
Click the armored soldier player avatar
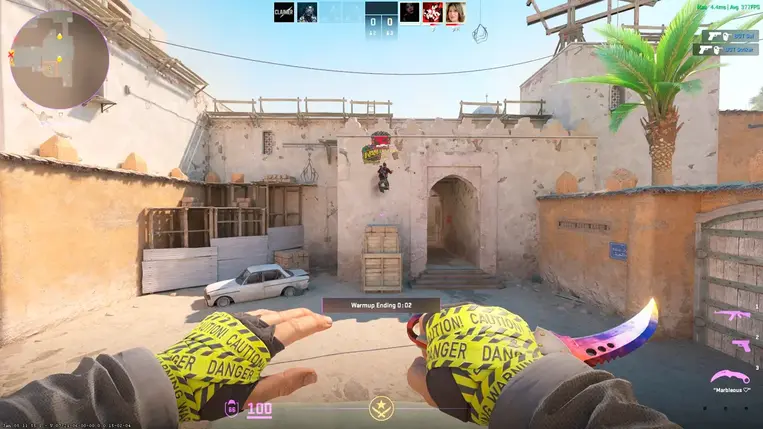307,12
